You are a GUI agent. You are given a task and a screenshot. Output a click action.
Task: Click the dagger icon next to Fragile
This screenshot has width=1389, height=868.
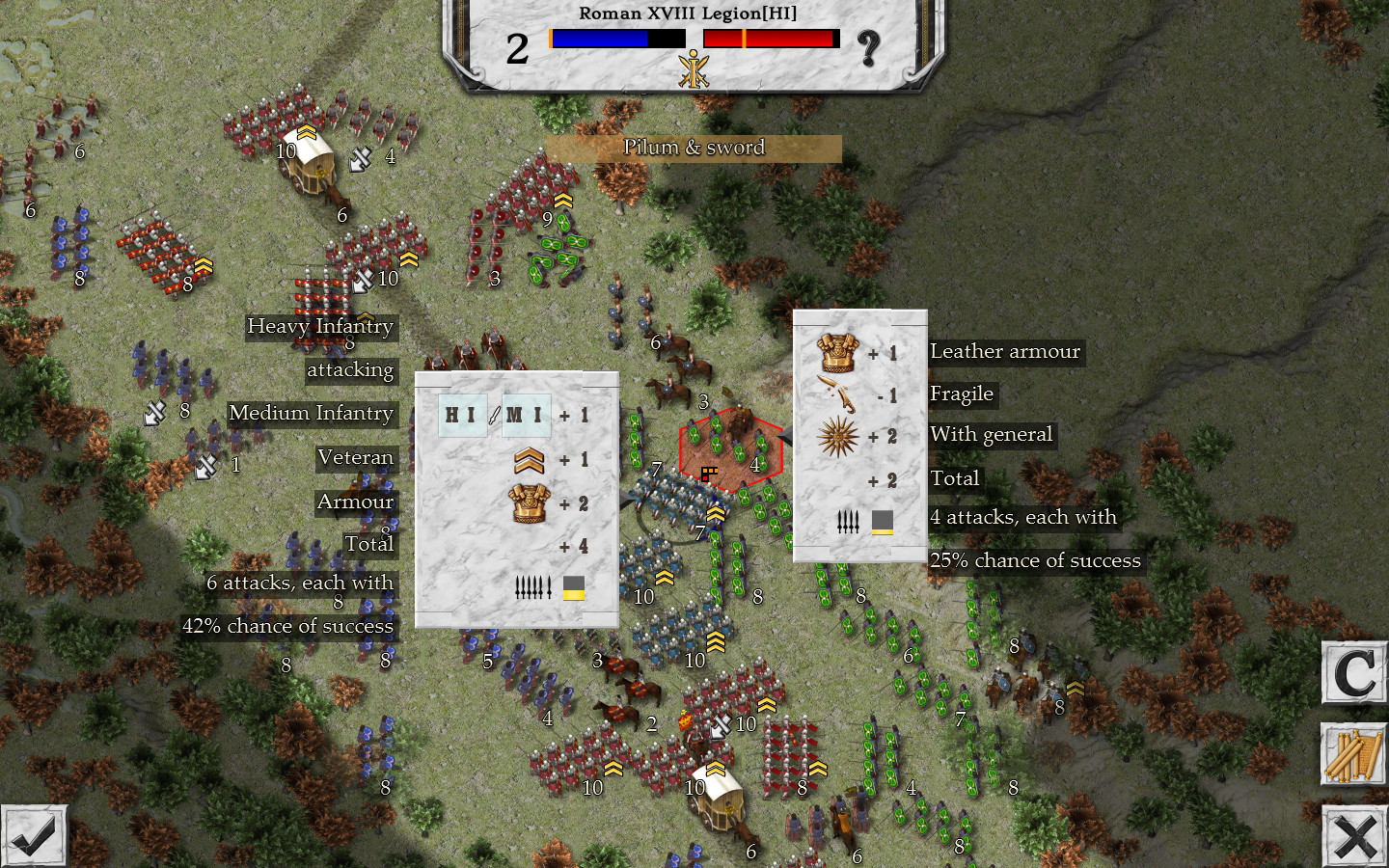point(838,394)
